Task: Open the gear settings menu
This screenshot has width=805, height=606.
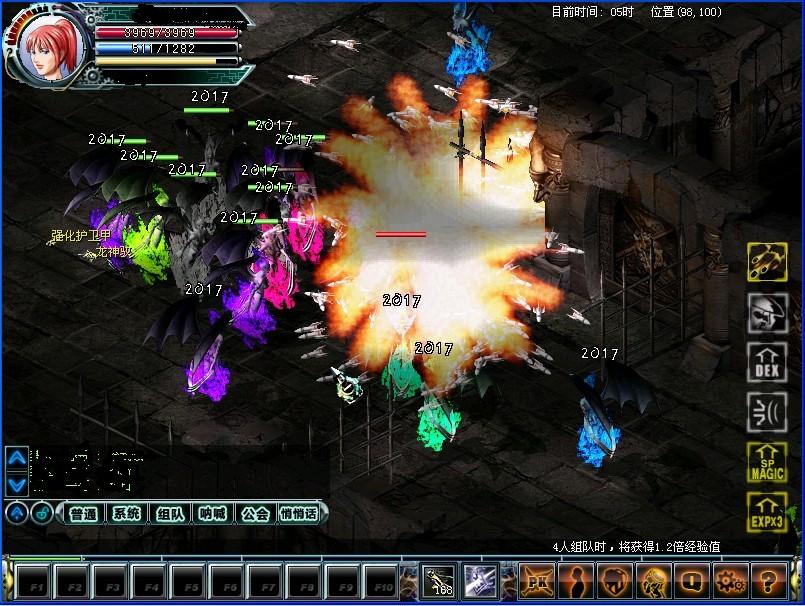Action: pos(731,580)
